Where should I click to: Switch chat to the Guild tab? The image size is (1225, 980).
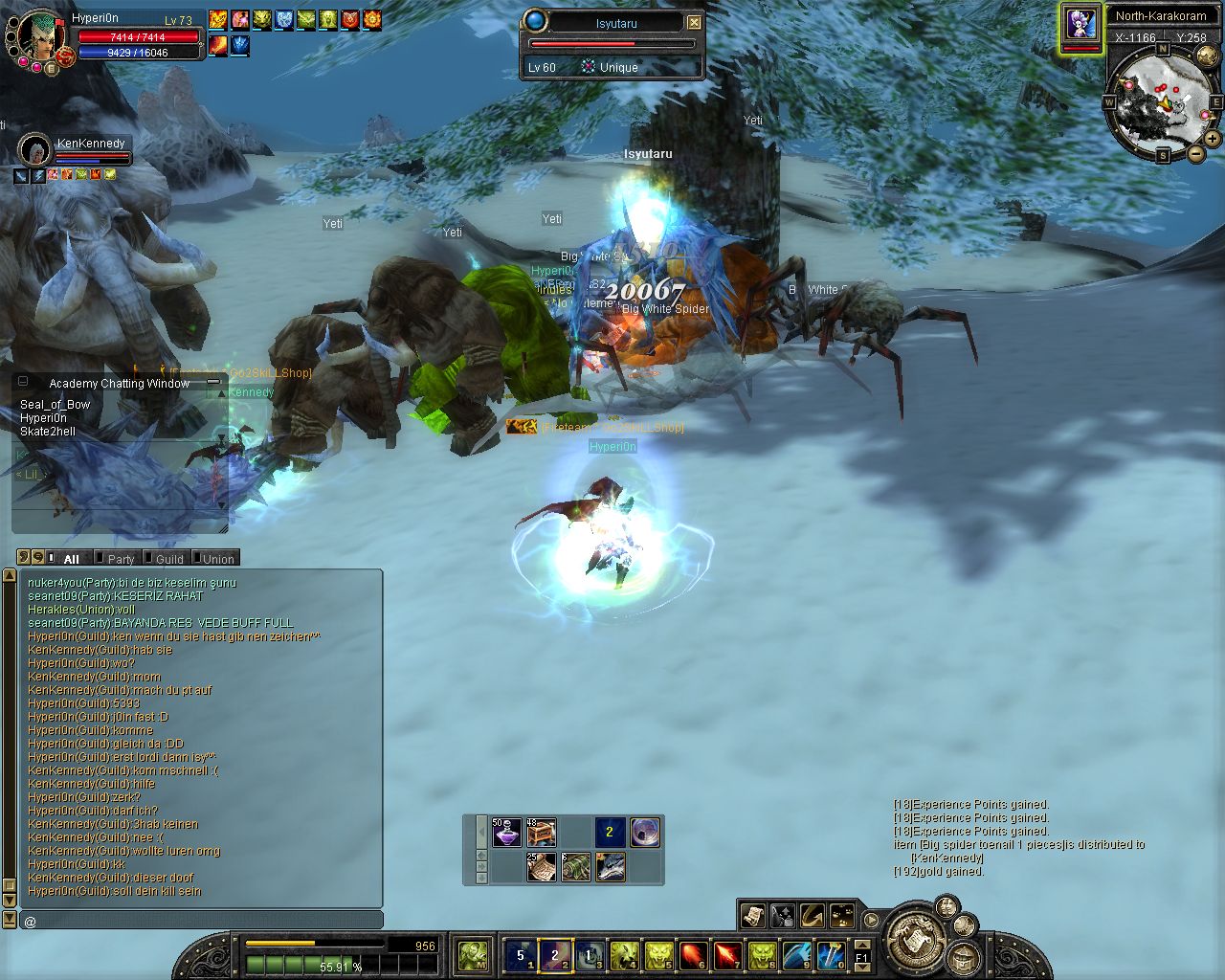(169, 559)
